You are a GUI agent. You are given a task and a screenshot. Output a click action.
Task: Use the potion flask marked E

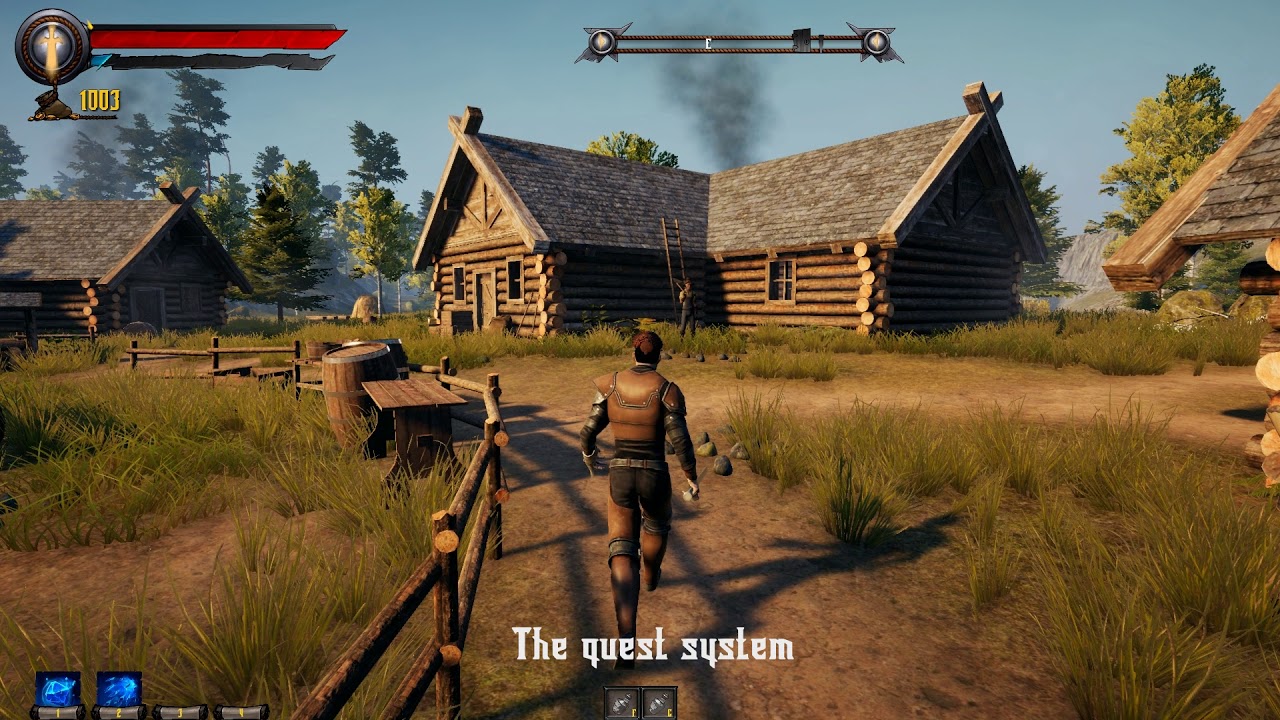[659, 703]
